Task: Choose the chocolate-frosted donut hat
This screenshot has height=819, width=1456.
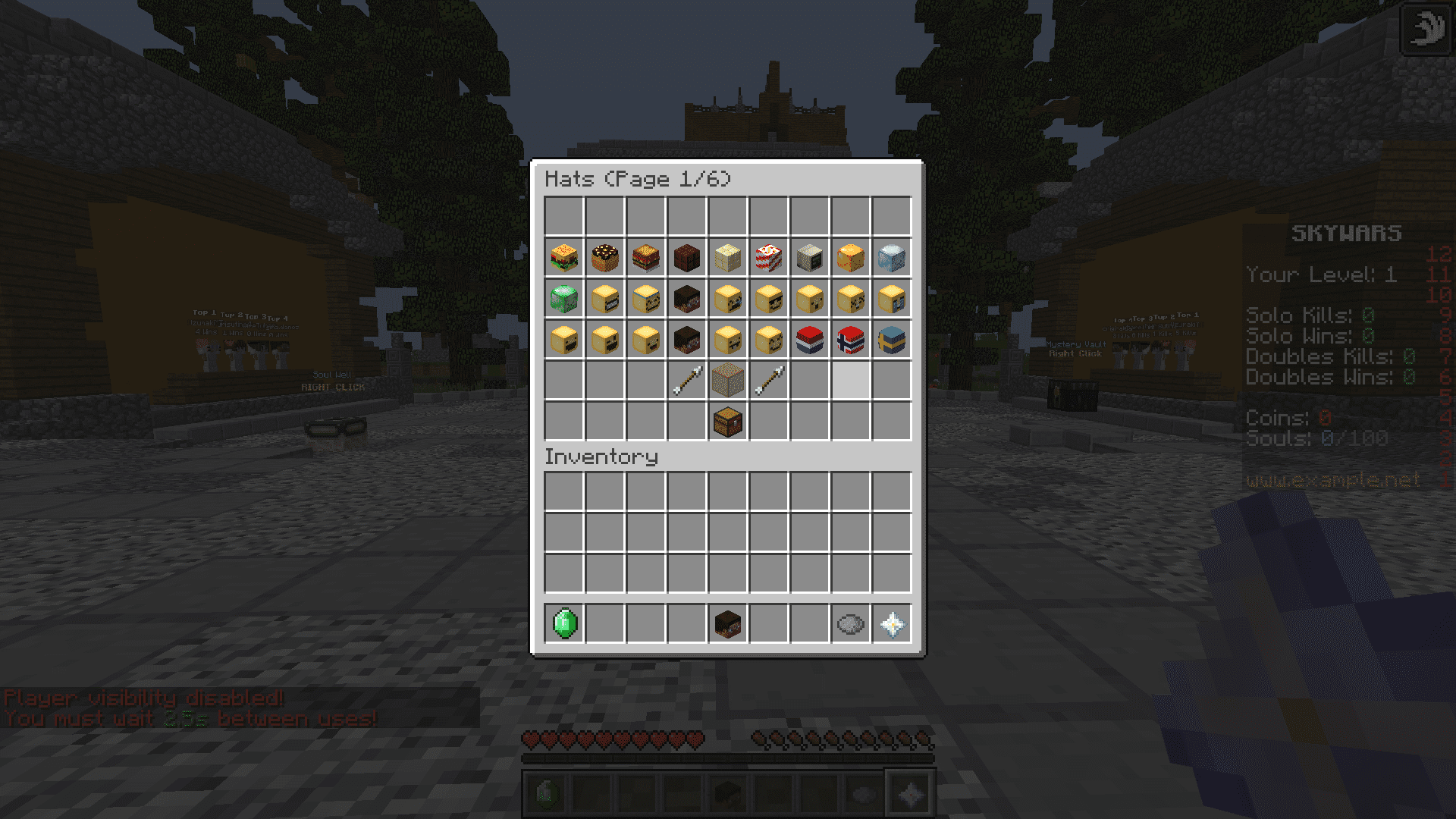Action: point(605,258)
